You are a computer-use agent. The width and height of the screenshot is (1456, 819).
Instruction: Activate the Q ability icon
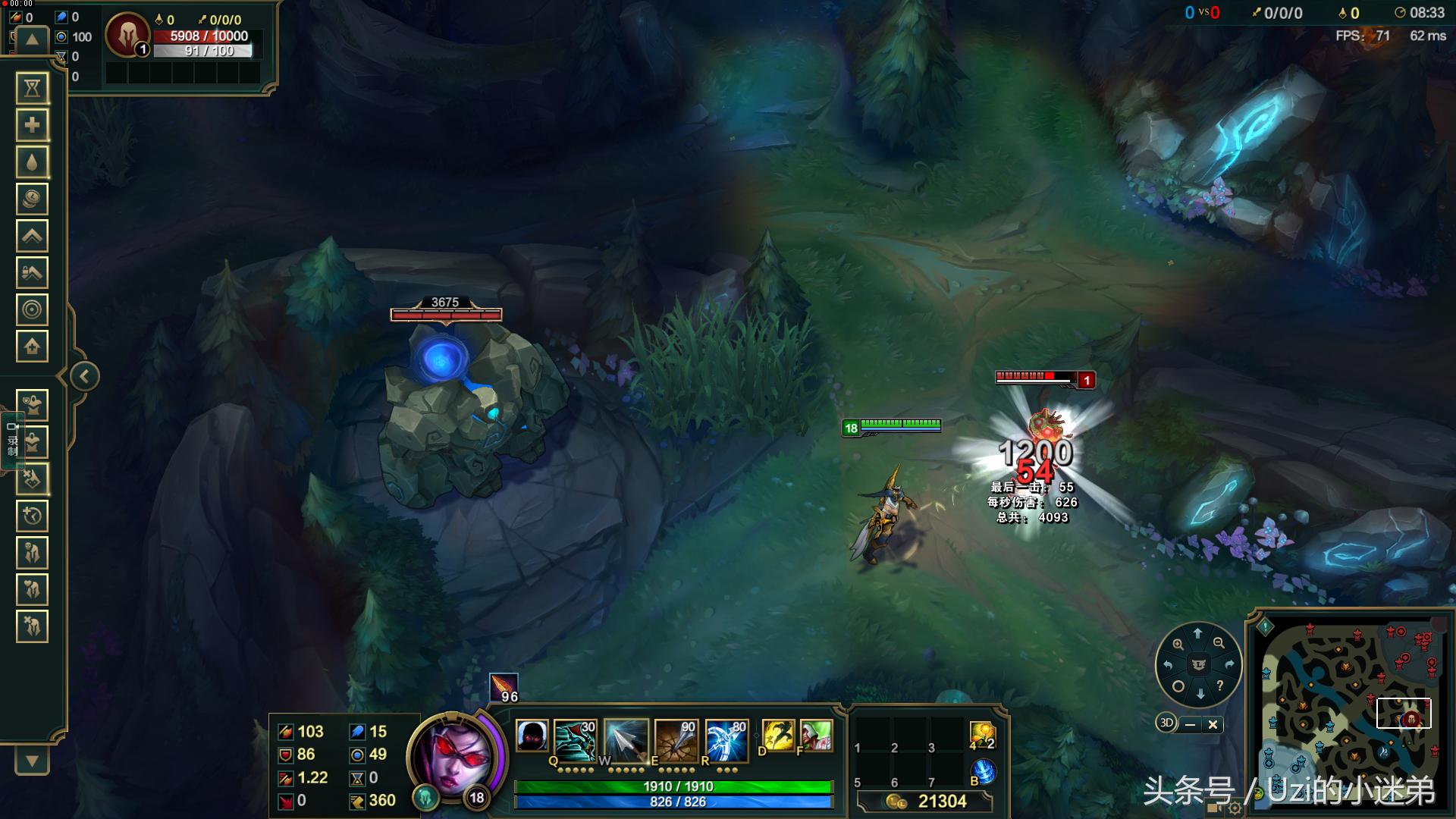[x=574, y=739]
